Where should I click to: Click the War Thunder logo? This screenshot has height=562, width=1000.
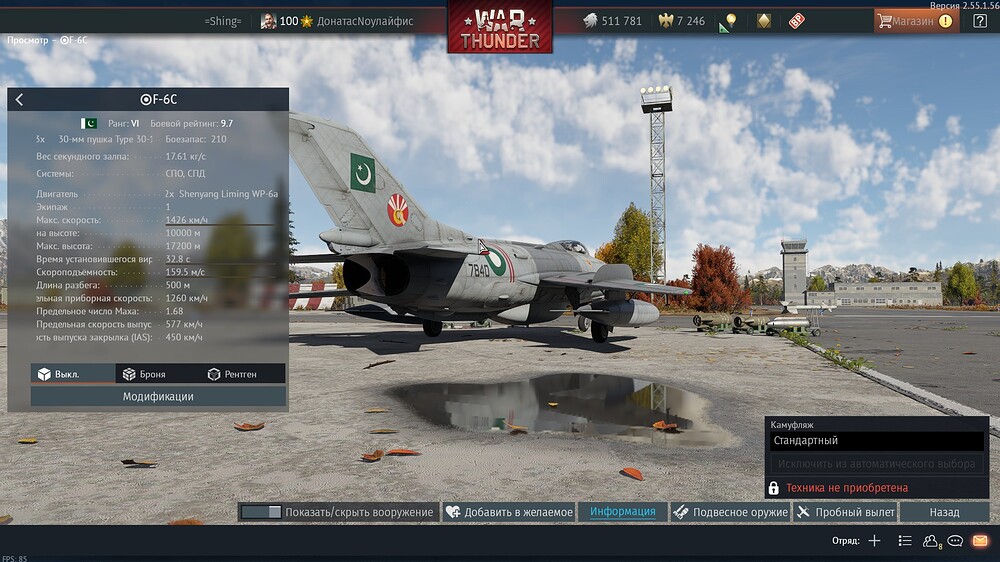click(500, 27)
